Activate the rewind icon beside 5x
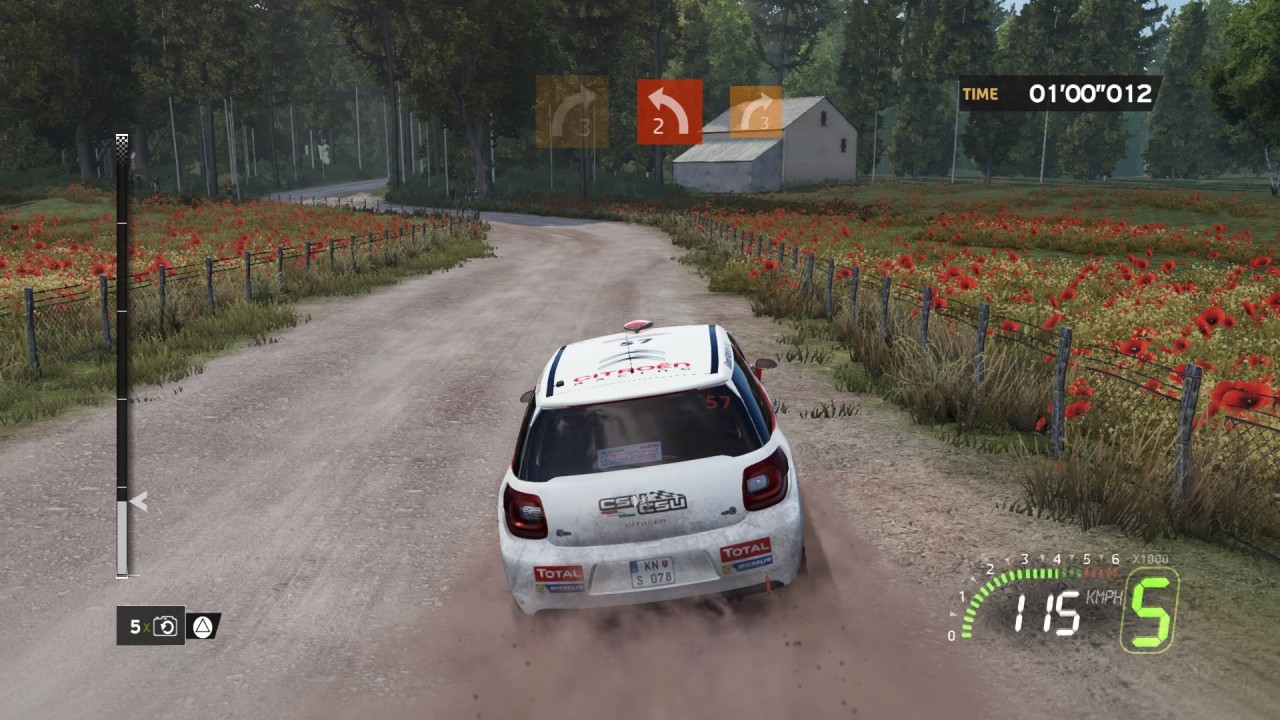The width and height of the screenshot is (1280, 720). (167, 626)
